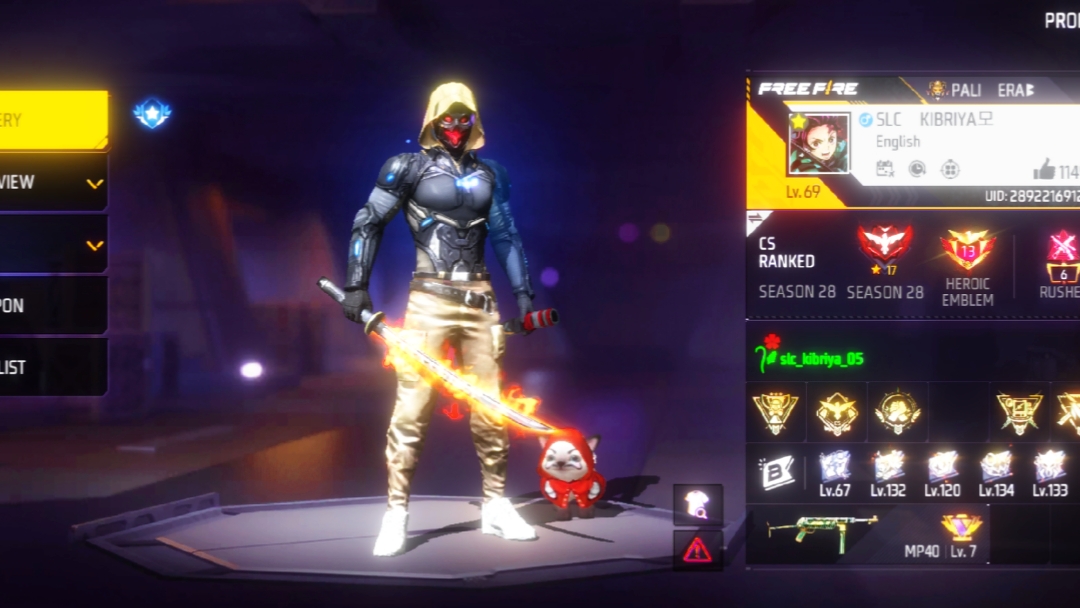Click the blue star badge icon

pos(152,113)
